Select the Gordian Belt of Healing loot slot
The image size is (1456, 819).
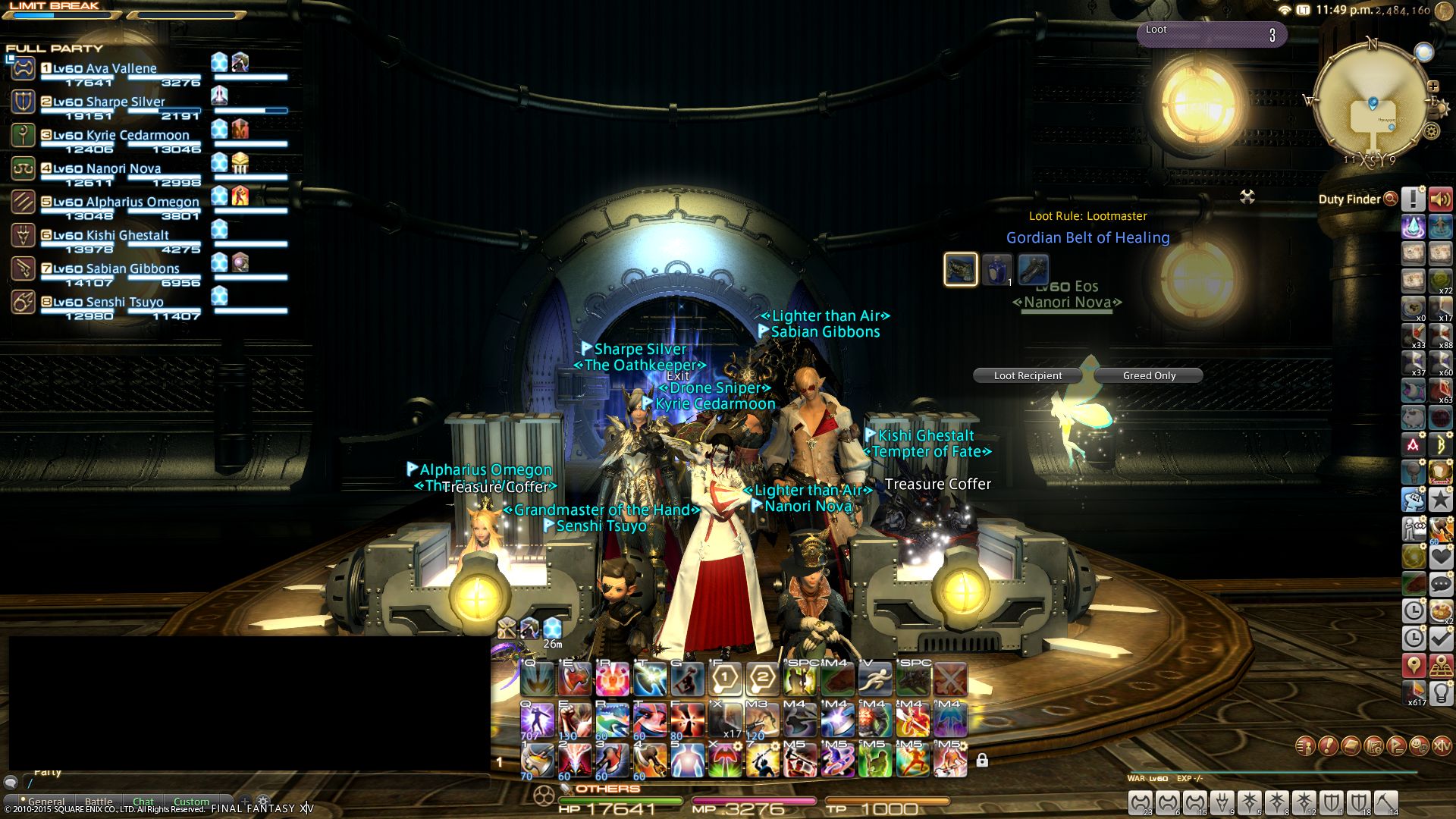960,269
